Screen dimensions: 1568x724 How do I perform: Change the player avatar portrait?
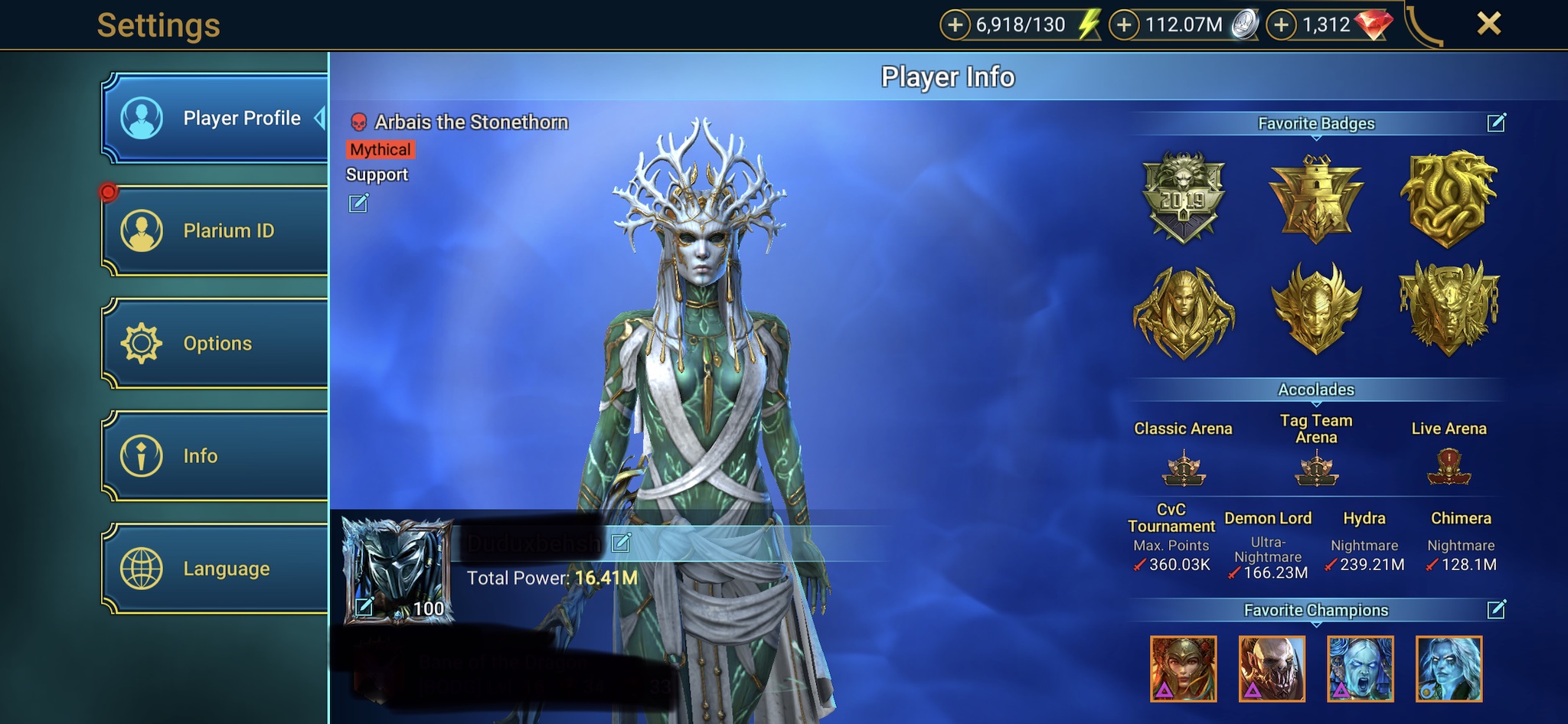pyautogui.click(x=364, y=607)
